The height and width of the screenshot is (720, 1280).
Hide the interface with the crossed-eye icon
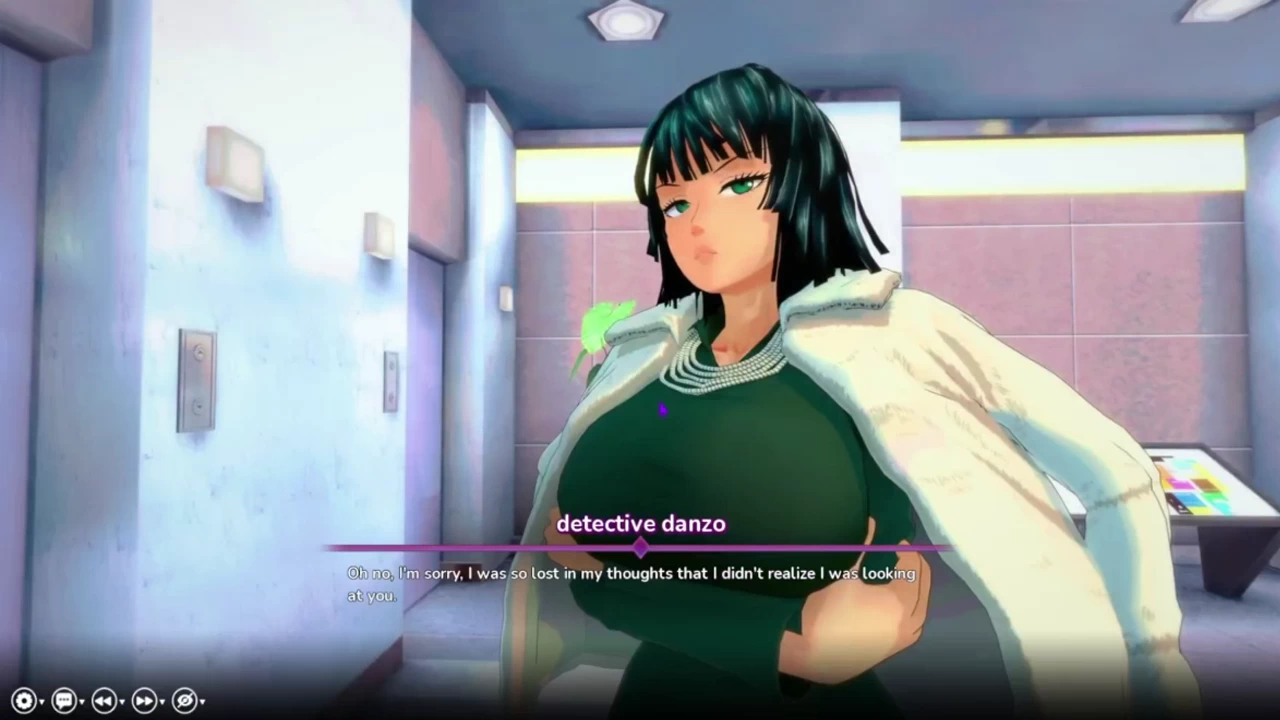[x=184, y=701]
